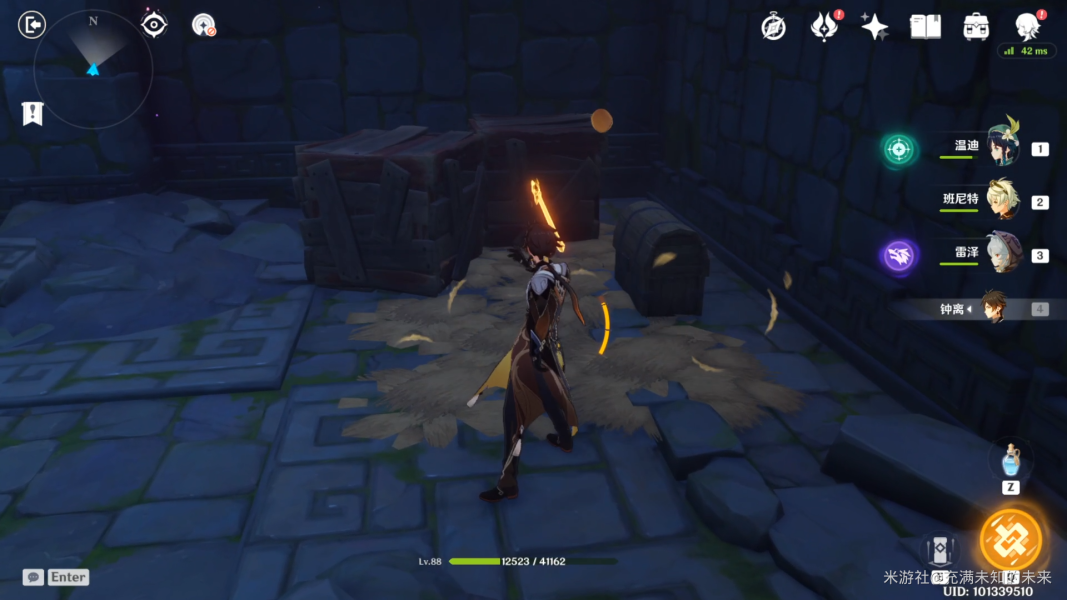Trigger the glowing orange elemental burst
The image size is (1067, 600).
tap(1011, 539)
